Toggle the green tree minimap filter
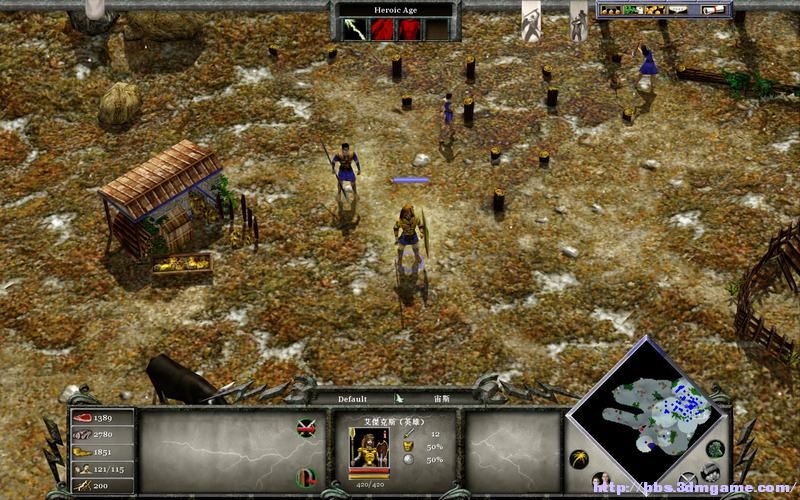The height and width of the screenshot is (500, 800). click(x=715, y=449)
